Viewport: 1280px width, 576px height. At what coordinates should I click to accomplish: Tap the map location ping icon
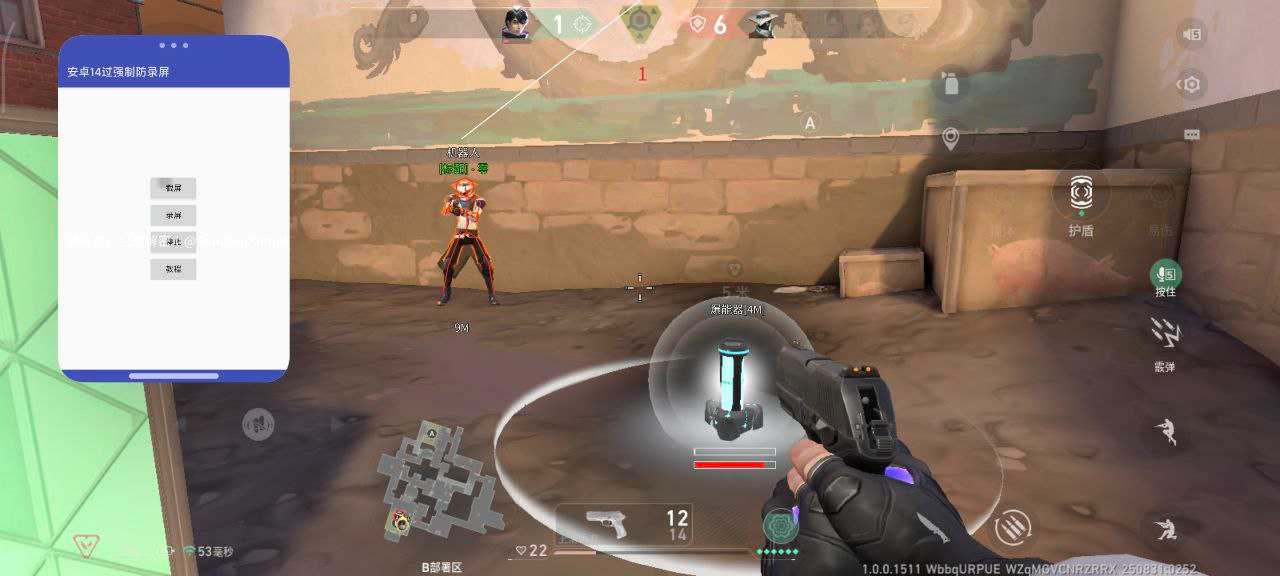[x=951, y=138]
